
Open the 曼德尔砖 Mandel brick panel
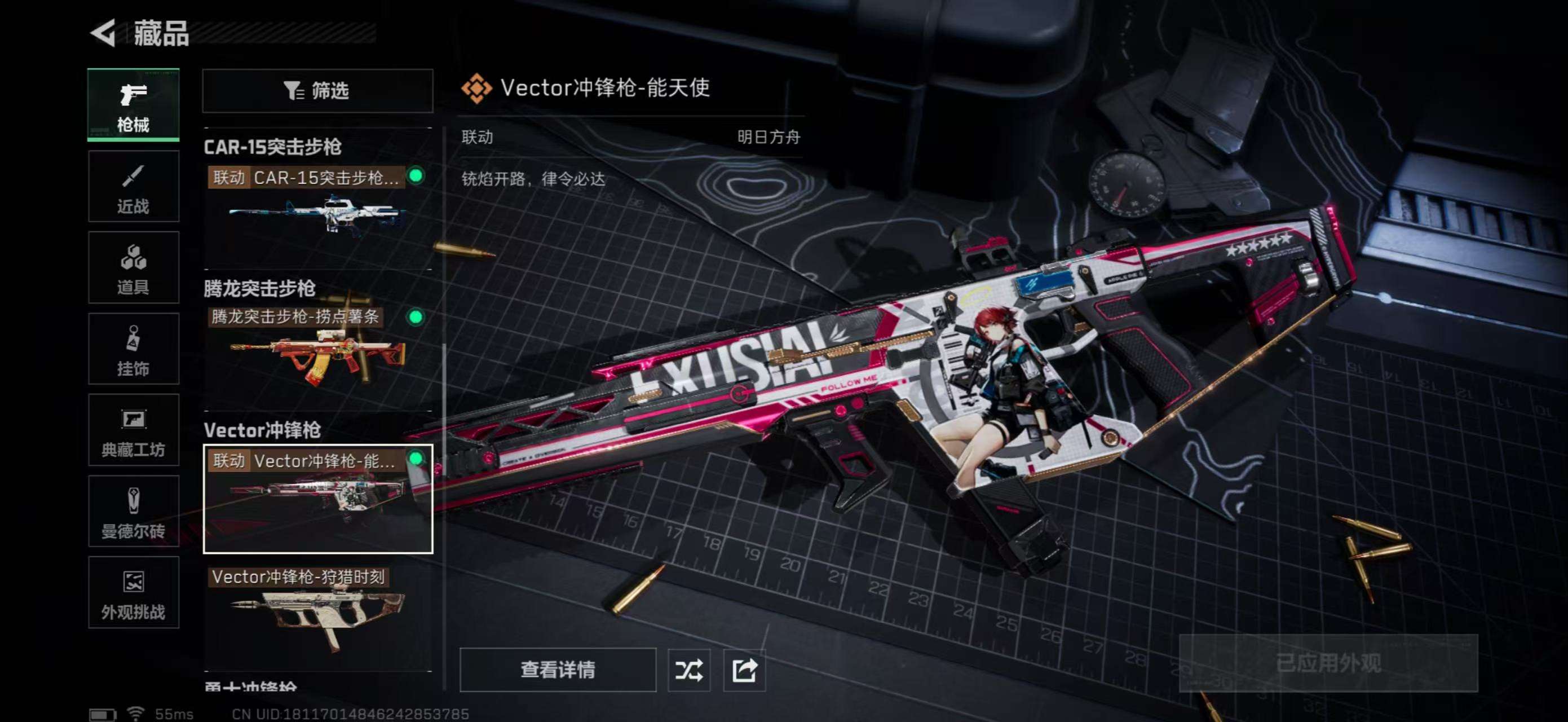click(x=133, y=512)
